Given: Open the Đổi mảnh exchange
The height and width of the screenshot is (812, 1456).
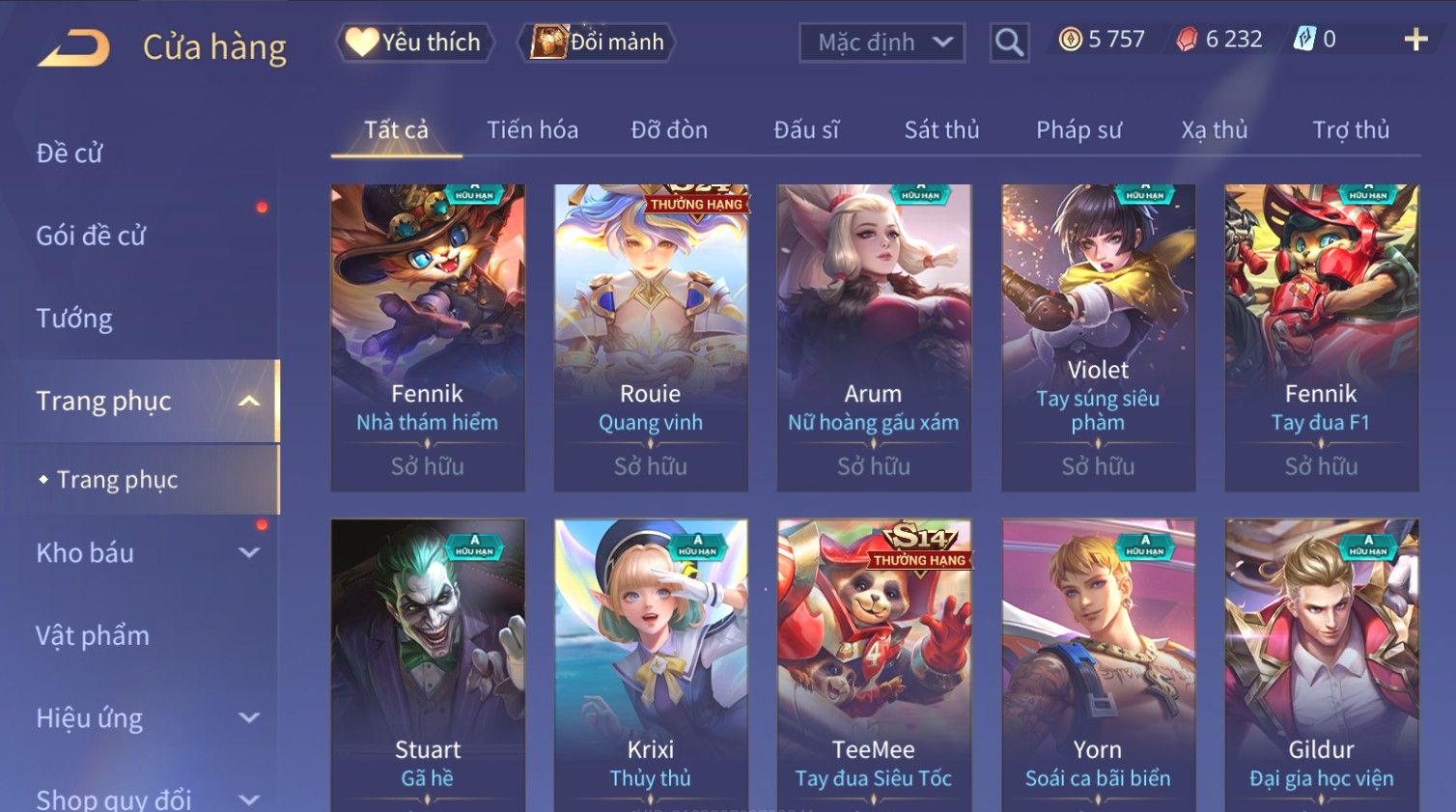Looking at the screenshot, I should pyautogui.click(x=597, y=42).
